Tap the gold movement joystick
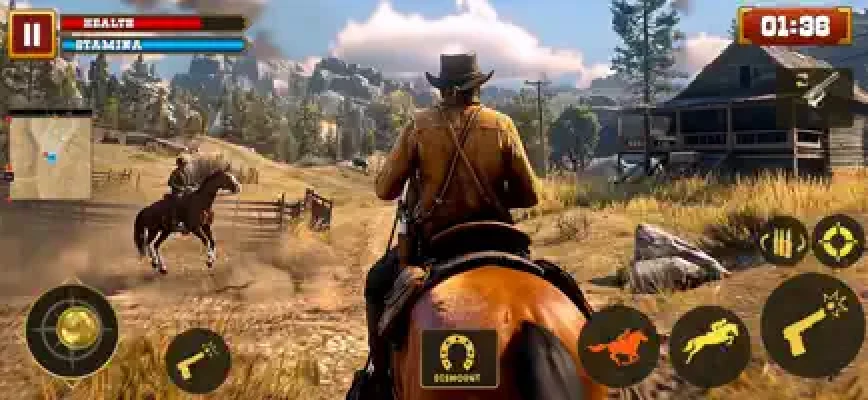This screenshot has width=868, height=400. (x=72, y=330)
